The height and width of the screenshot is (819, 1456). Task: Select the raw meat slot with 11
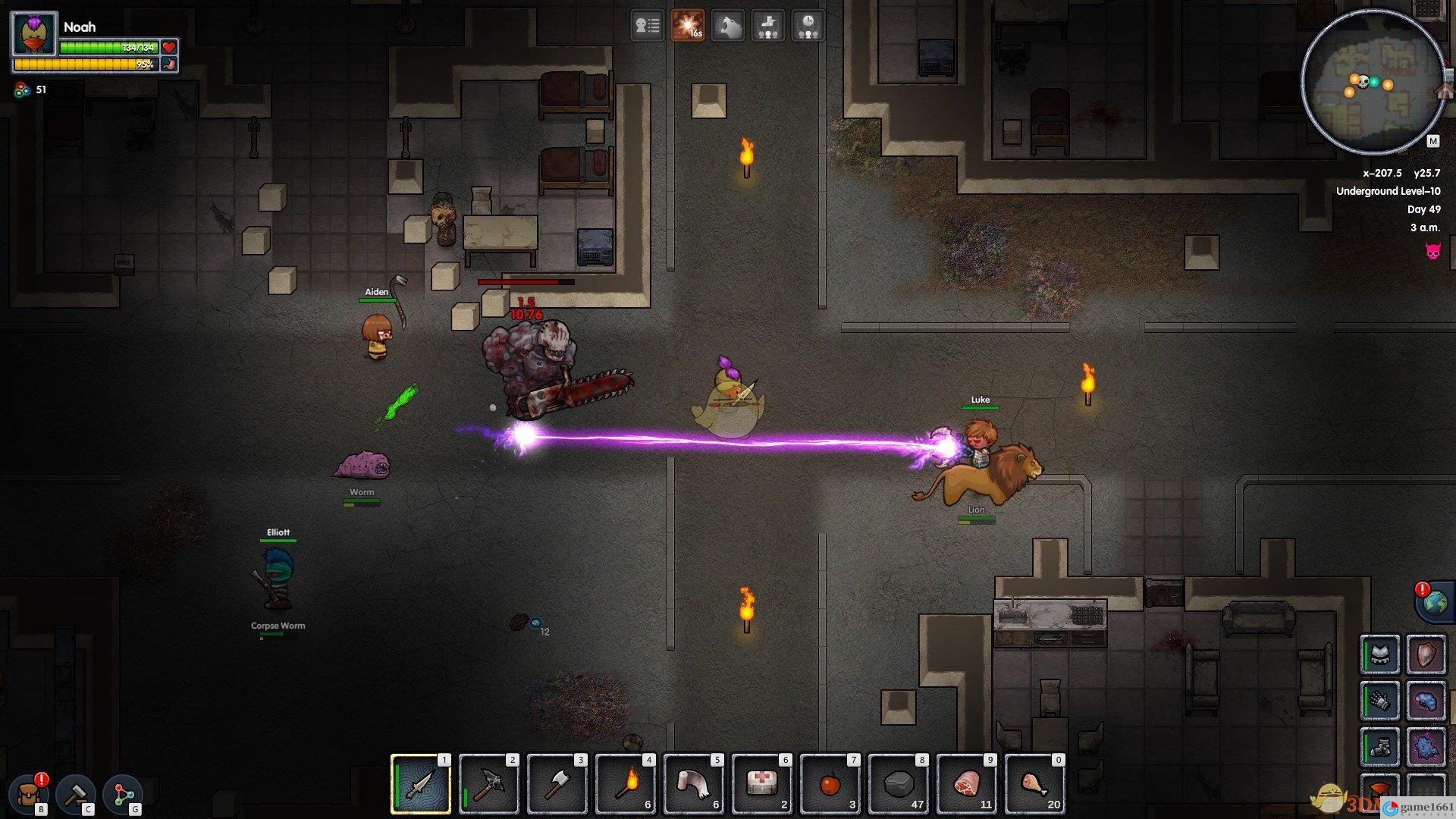pyautogui.click(x=966, y=784)
